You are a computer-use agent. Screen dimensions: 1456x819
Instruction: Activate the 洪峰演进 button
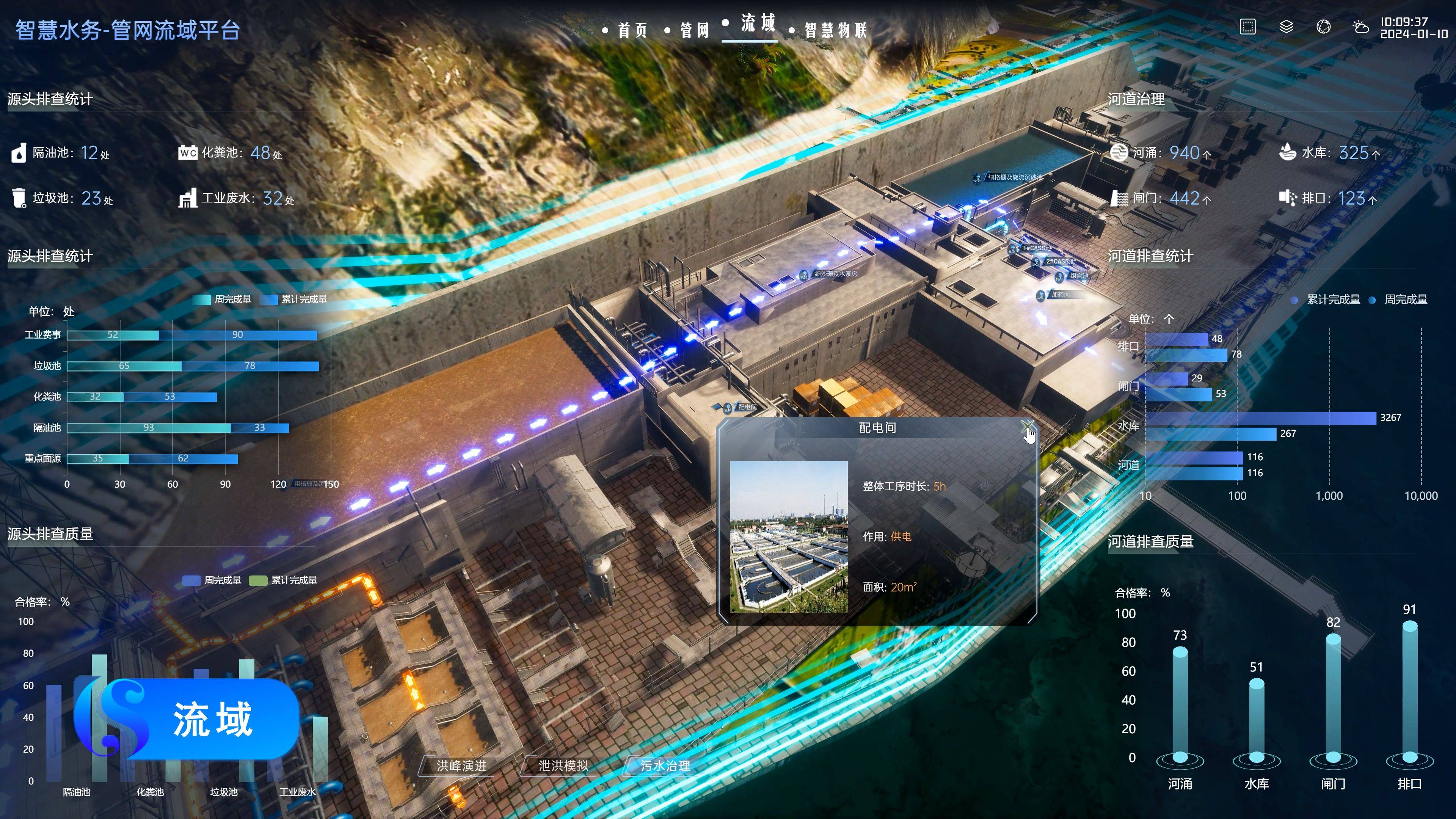461,765
